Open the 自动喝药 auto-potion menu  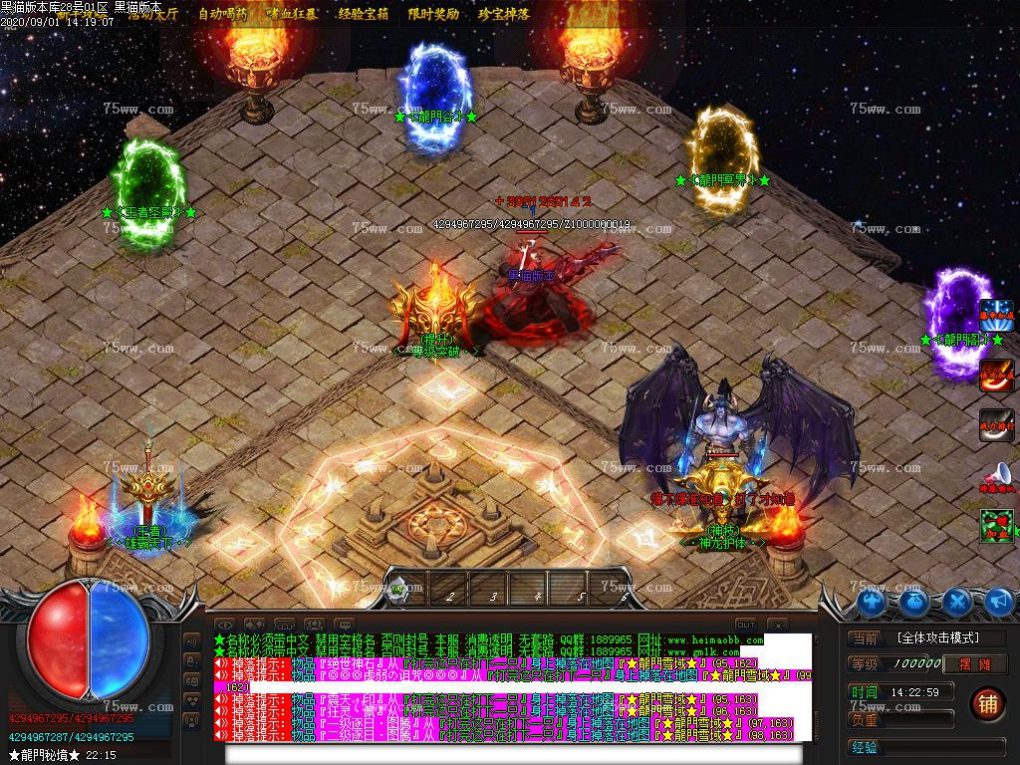point(223,14)
